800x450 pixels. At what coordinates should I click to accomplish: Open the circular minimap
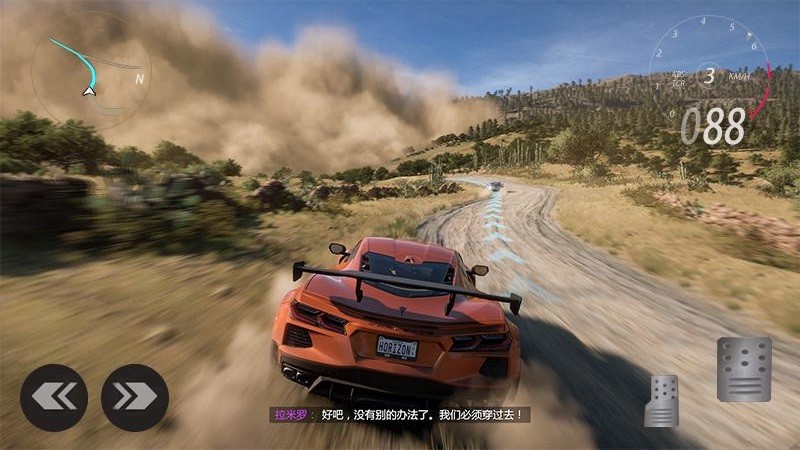90,68
